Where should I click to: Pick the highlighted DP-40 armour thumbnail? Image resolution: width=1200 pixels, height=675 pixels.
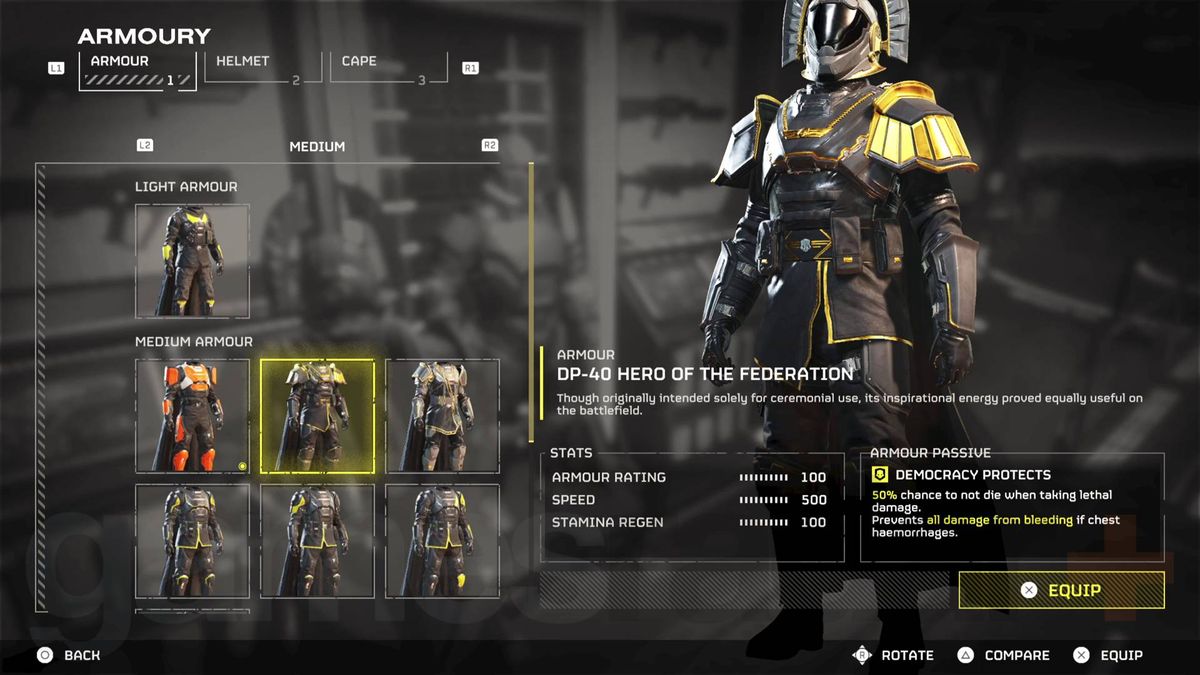tap(317, 416)
